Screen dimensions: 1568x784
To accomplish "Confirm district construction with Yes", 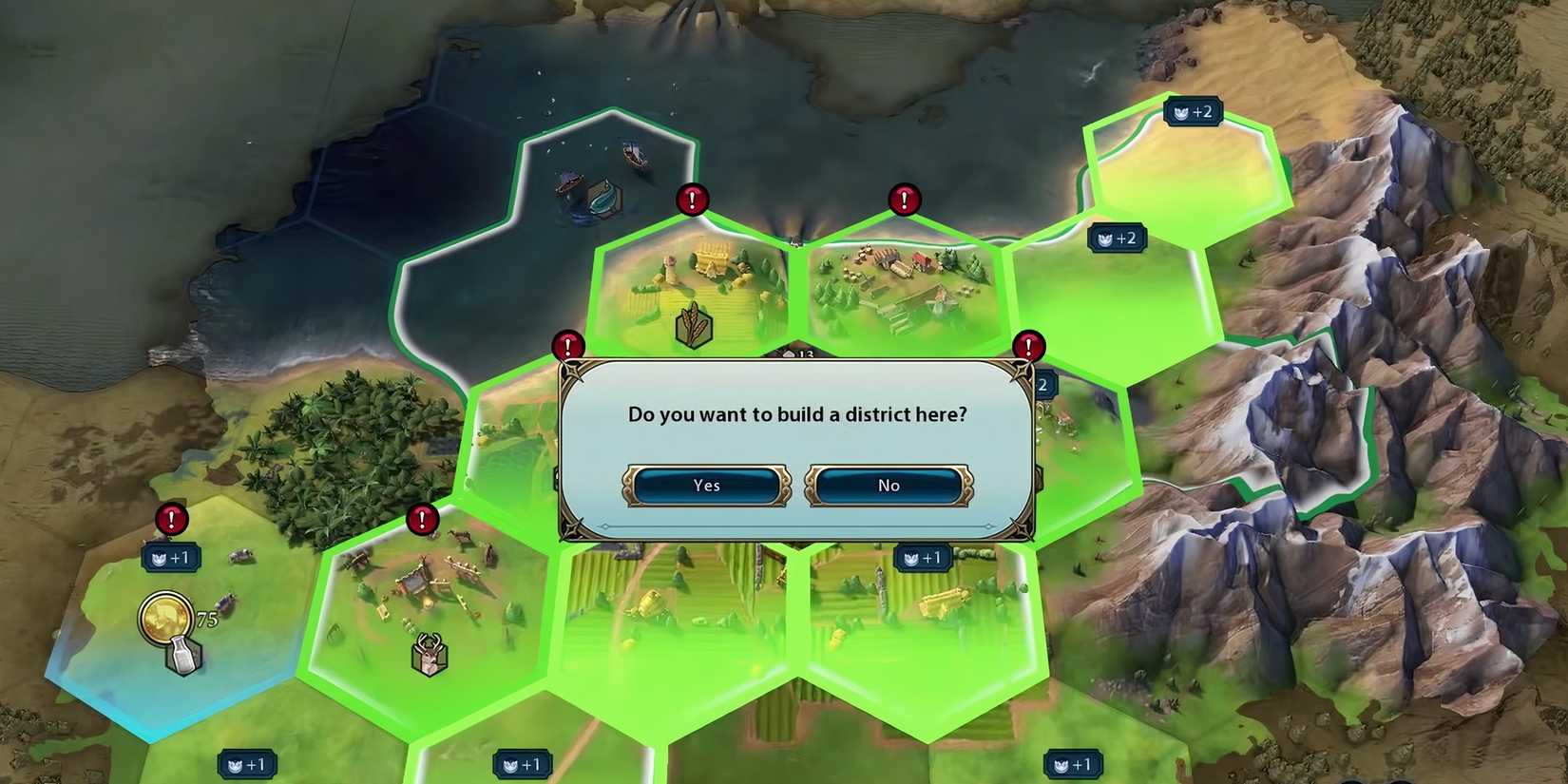I will (705, 485).
